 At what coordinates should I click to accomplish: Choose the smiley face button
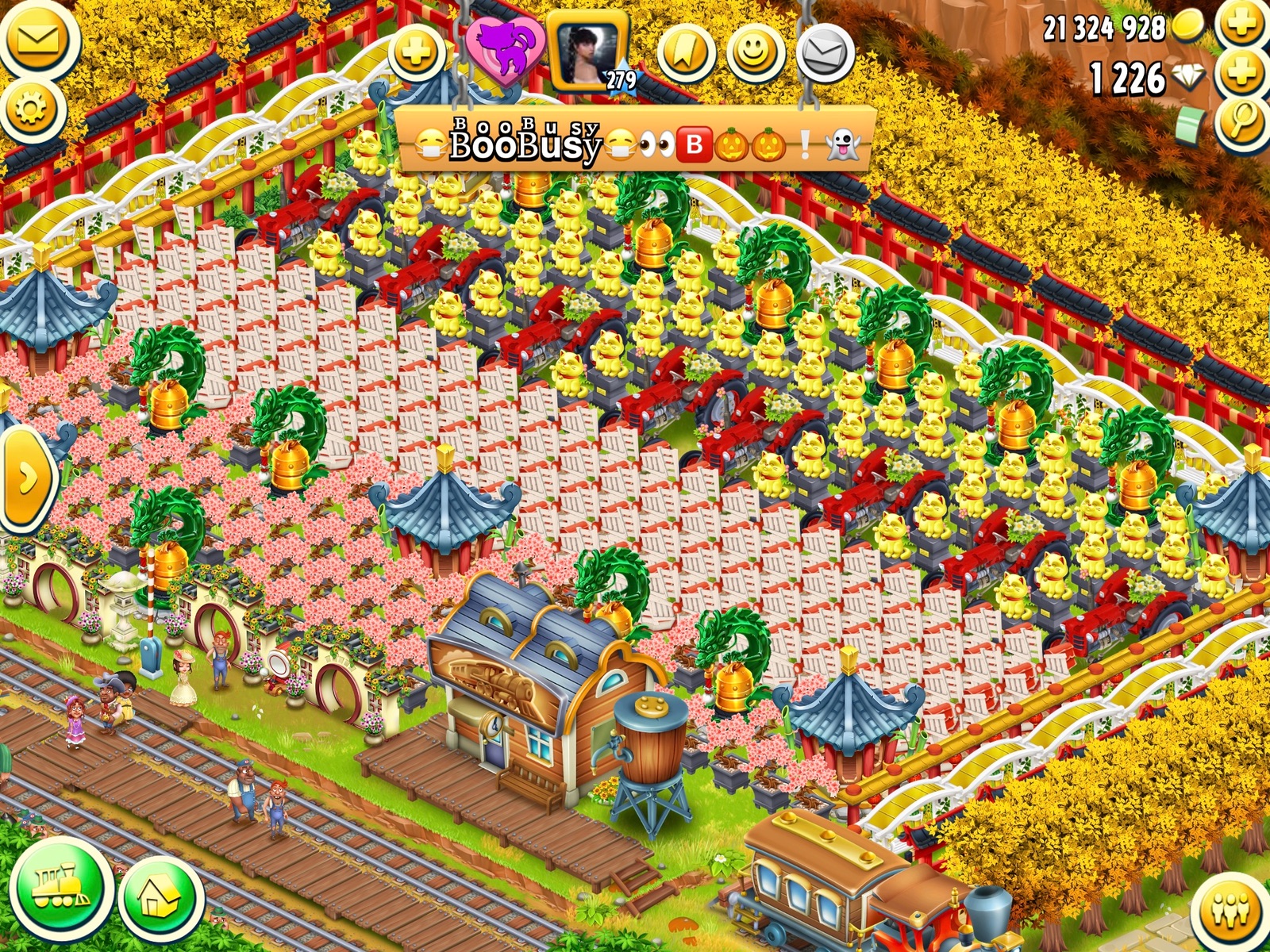pyautogui.click(x=755, y=53)
